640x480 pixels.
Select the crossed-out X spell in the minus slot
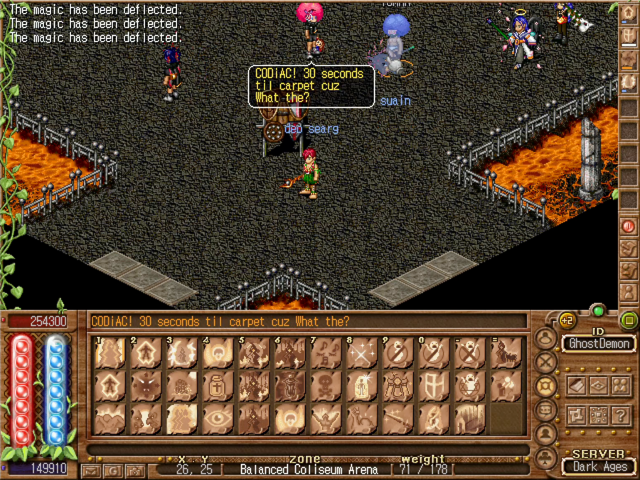point(469,352)
